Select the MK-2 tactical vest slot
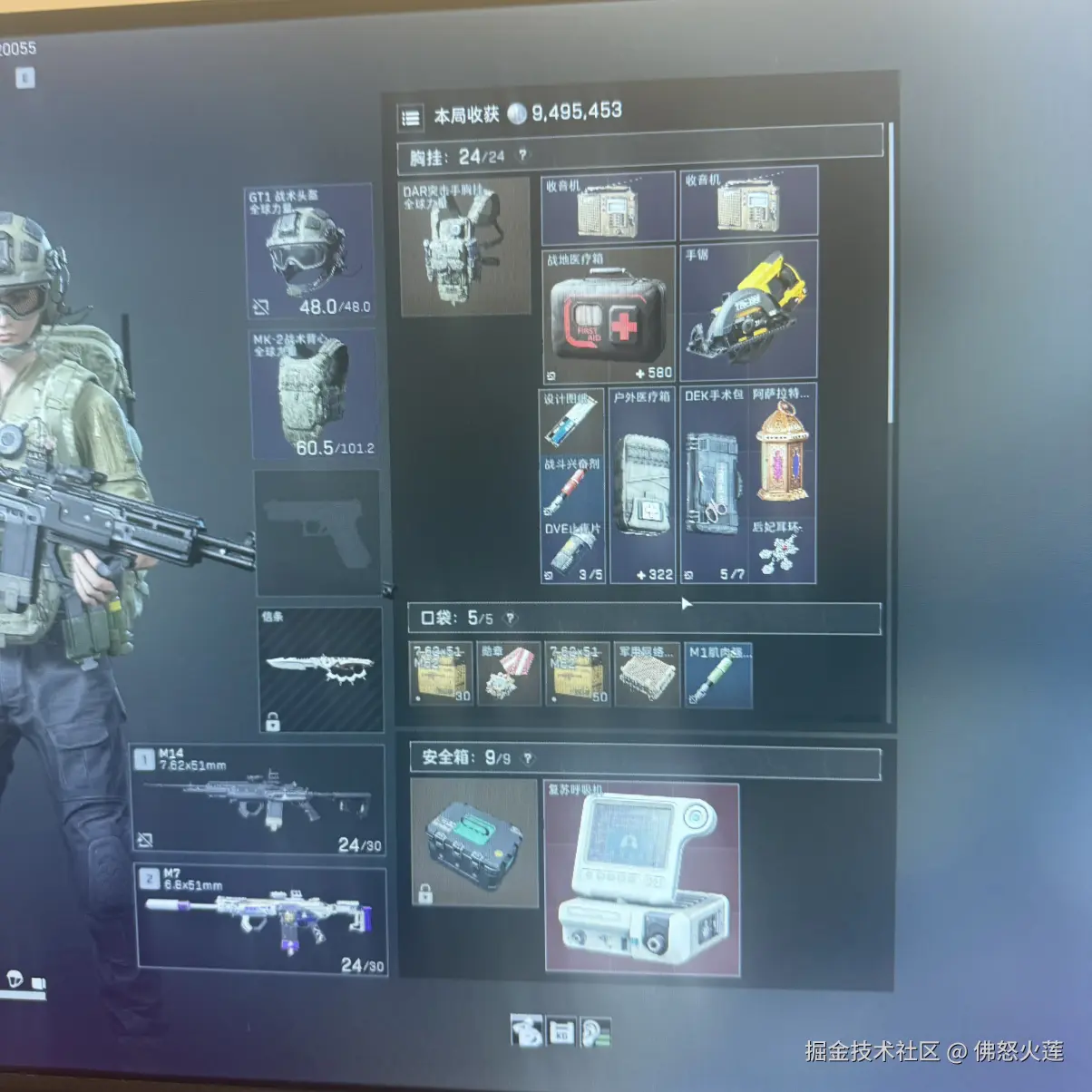Image resolution: width=1092 pixels, height=1092 pixels. (x=312, y=394)
